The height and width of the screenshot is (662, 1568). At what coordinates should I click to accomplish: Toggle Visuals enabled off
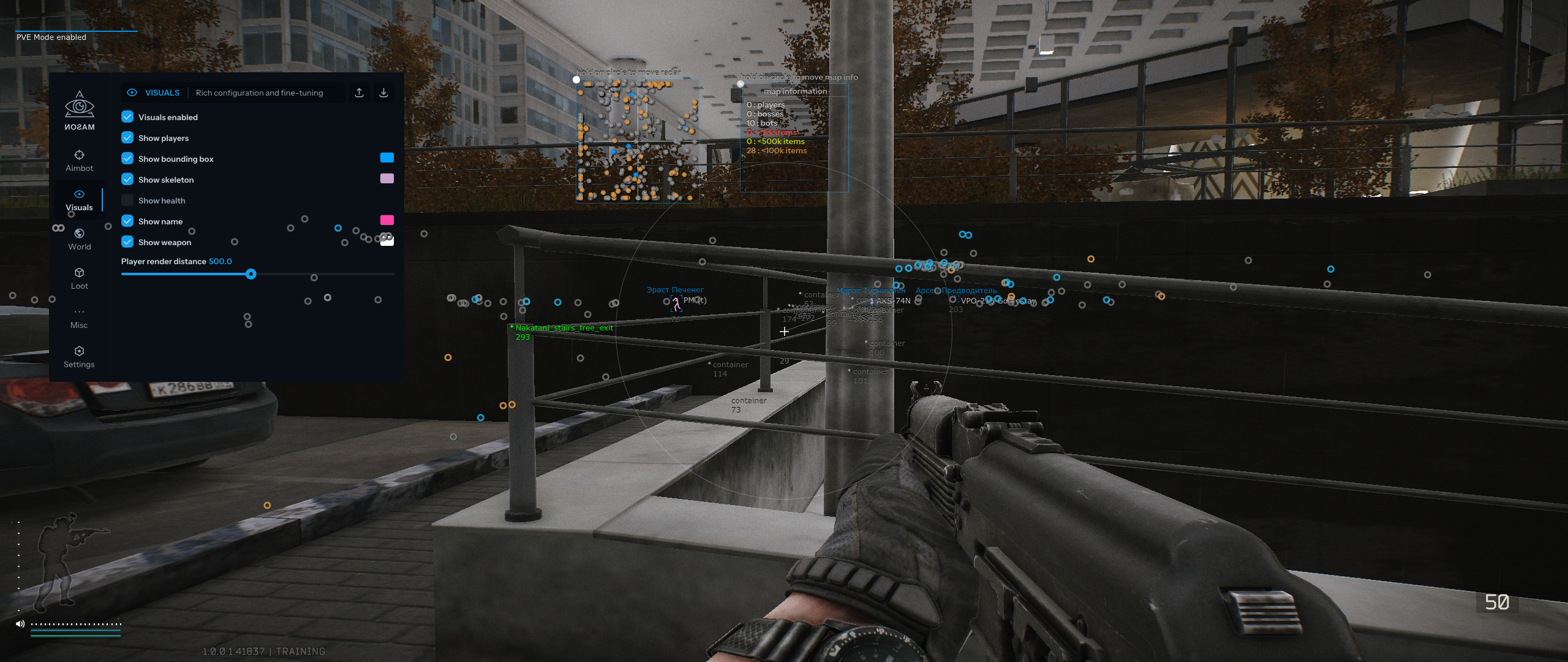click(127, 116)
